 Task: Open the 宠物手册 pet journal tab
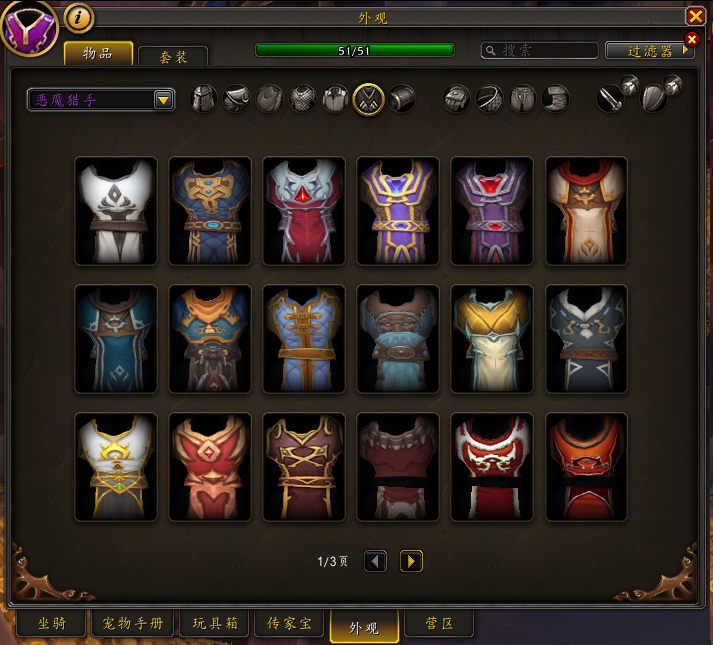[x=133, y=624]
